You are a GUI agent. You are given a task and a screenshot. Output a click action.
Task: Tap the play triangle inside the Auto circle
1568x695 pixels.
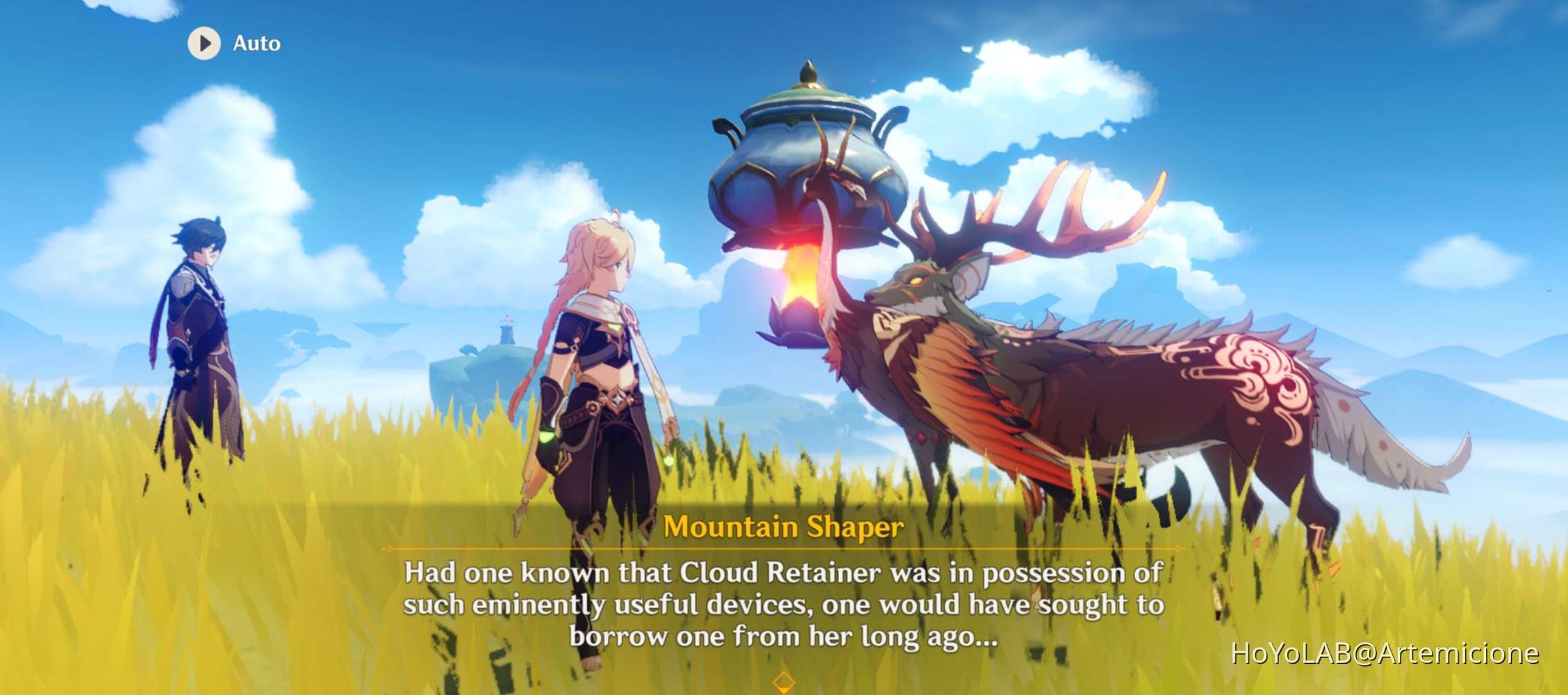click(x=204, y=44)
